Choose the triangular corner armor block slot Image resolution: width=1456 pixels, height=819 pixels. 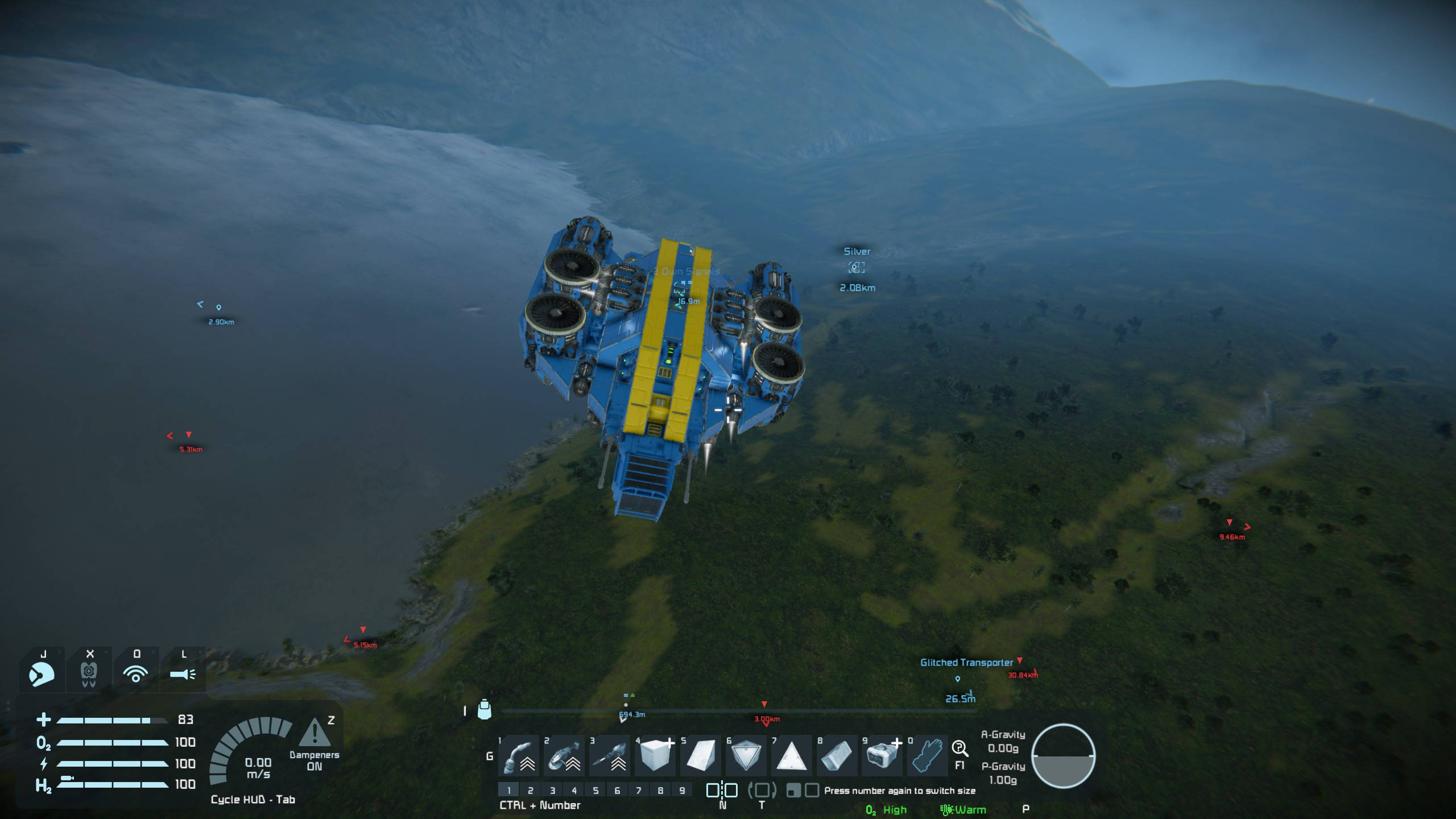(791, 756)
